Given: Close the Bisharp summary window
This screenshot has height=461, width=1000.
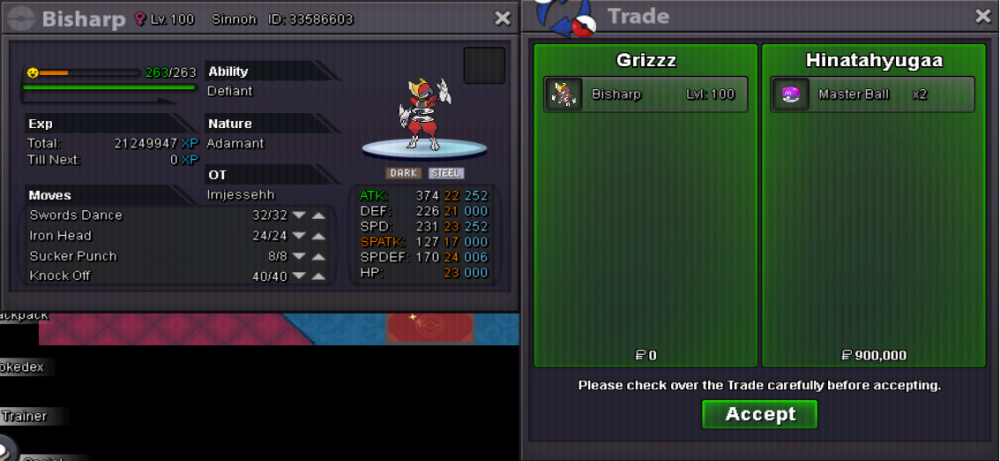Looking at the screenshot, I should point(503,18).
